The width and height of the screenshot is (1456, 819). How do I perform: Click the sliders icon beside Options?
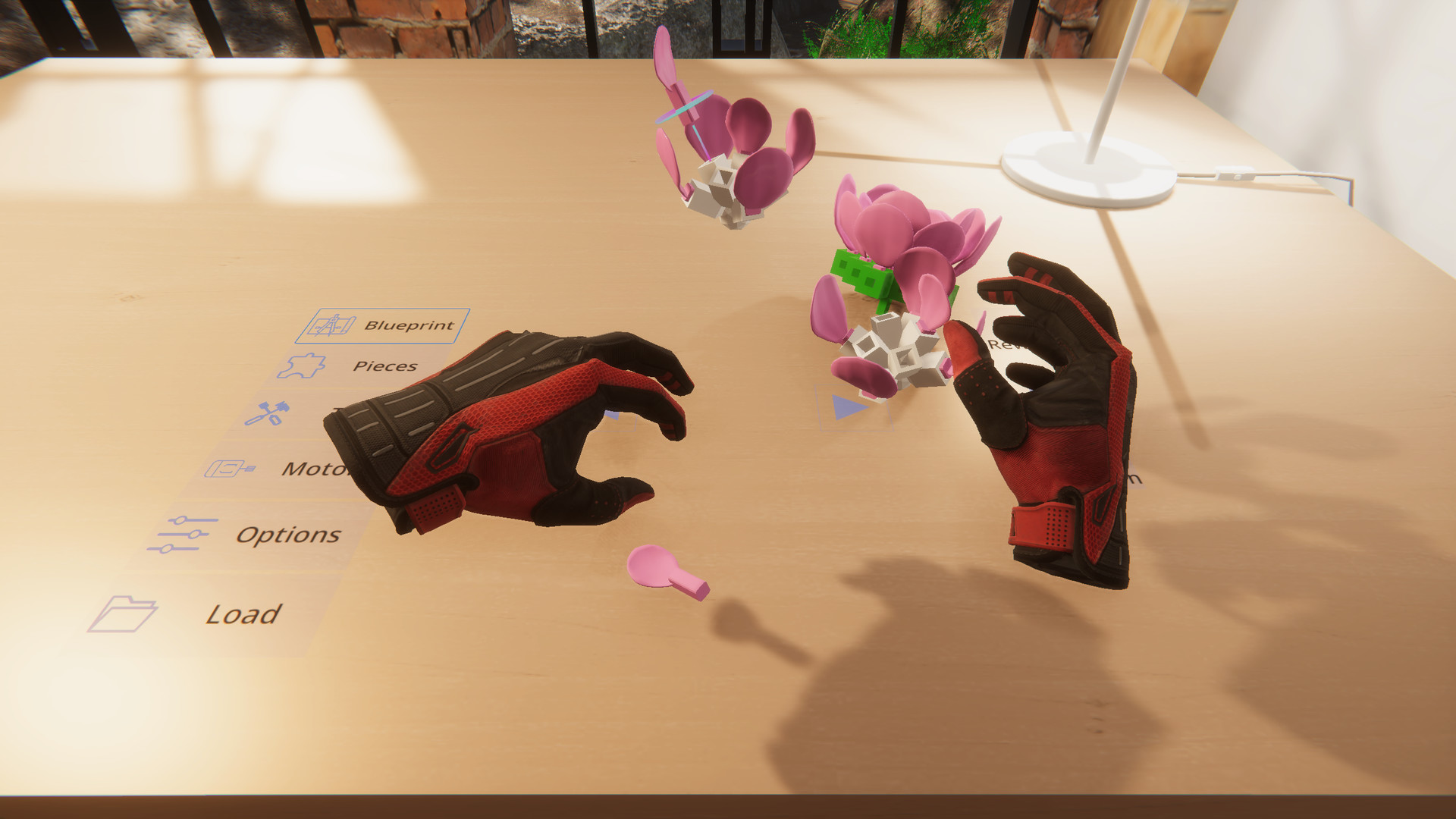click(x=184, y=532)
